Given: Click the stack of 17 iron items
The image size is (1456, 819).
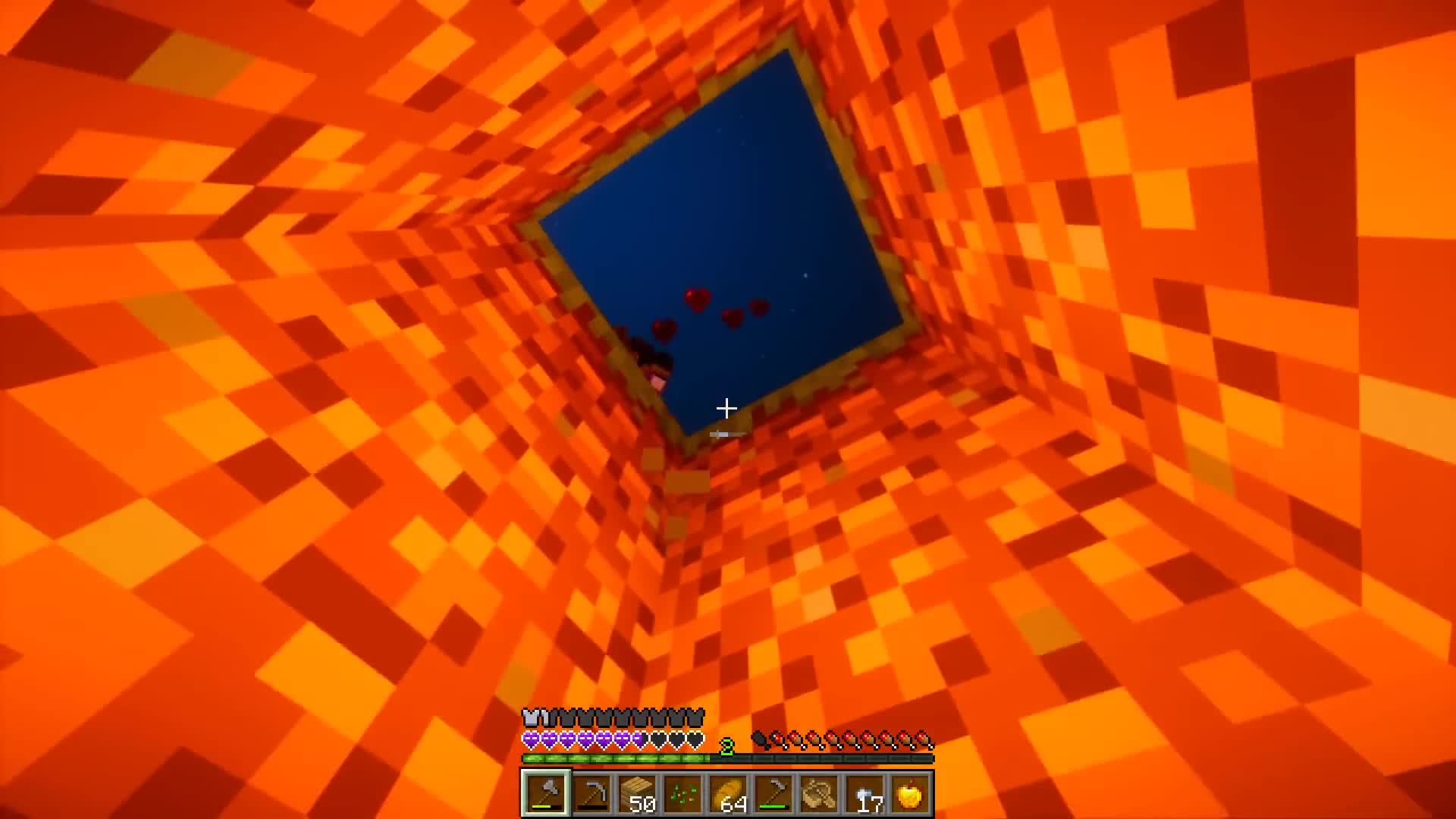Looking at the screenshot, I should point(865,792).
